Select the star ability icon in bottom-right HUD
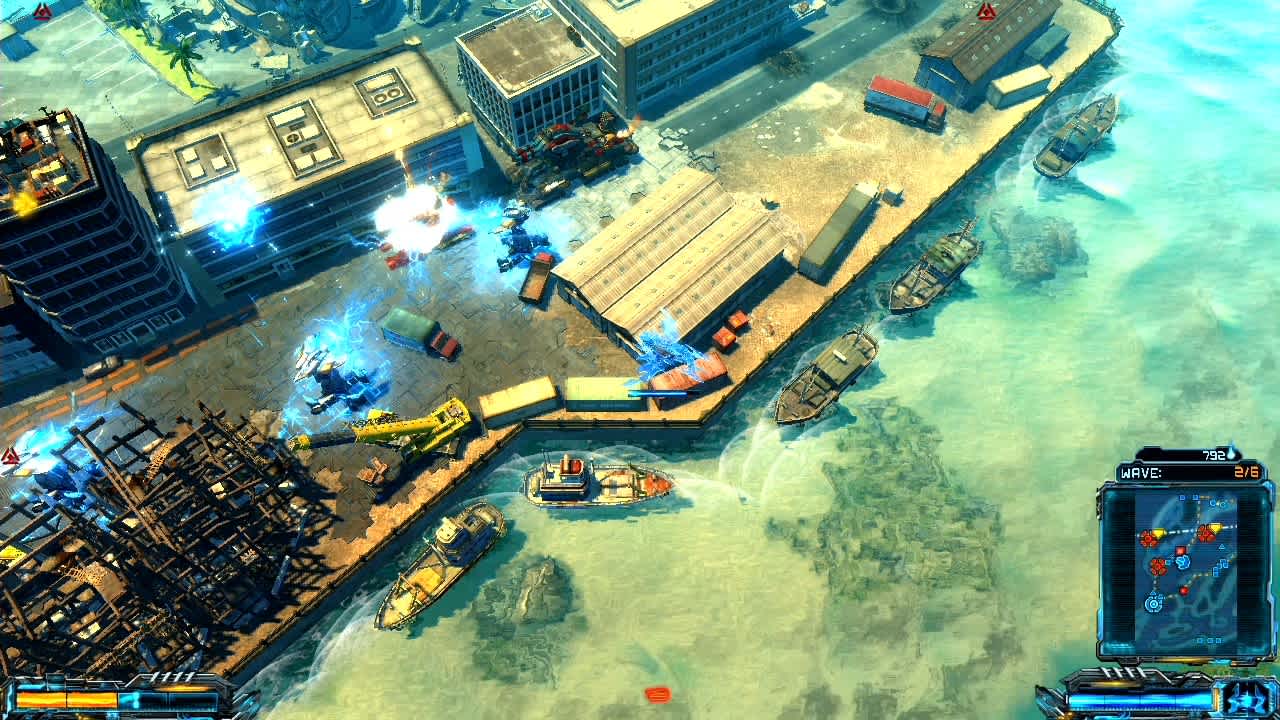Screen dimensions: 1280x720 1242,701
